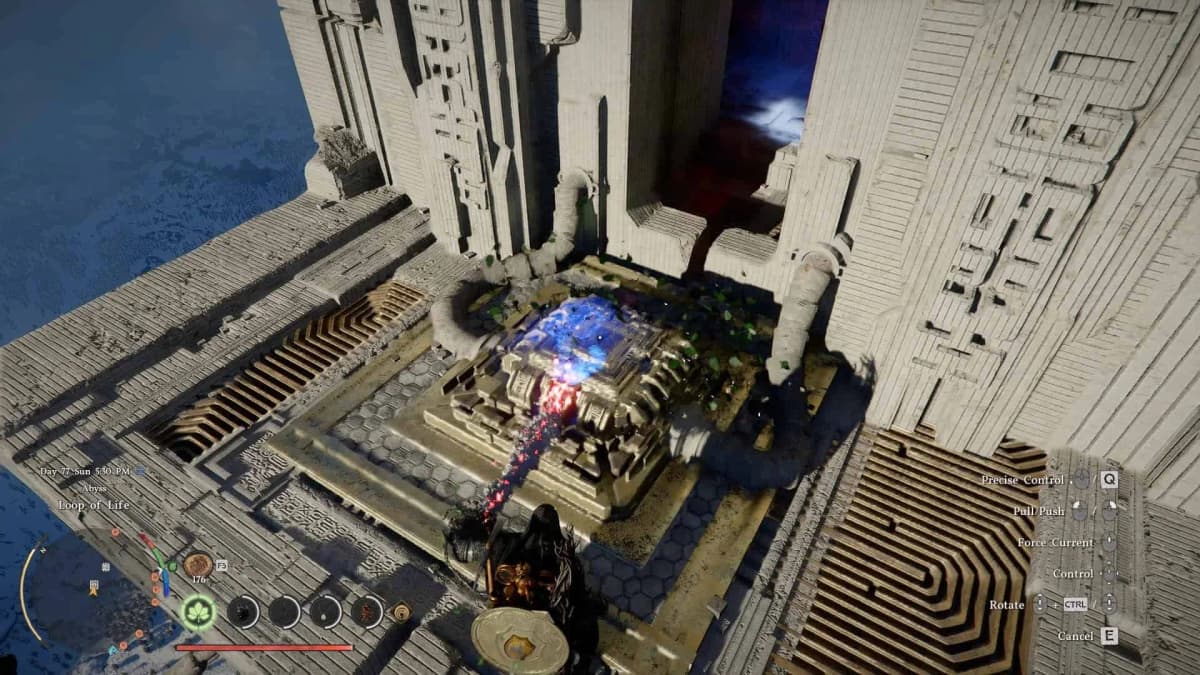
Task: Activate the glowing green leaf ability
Action: [x=200, y=612]
